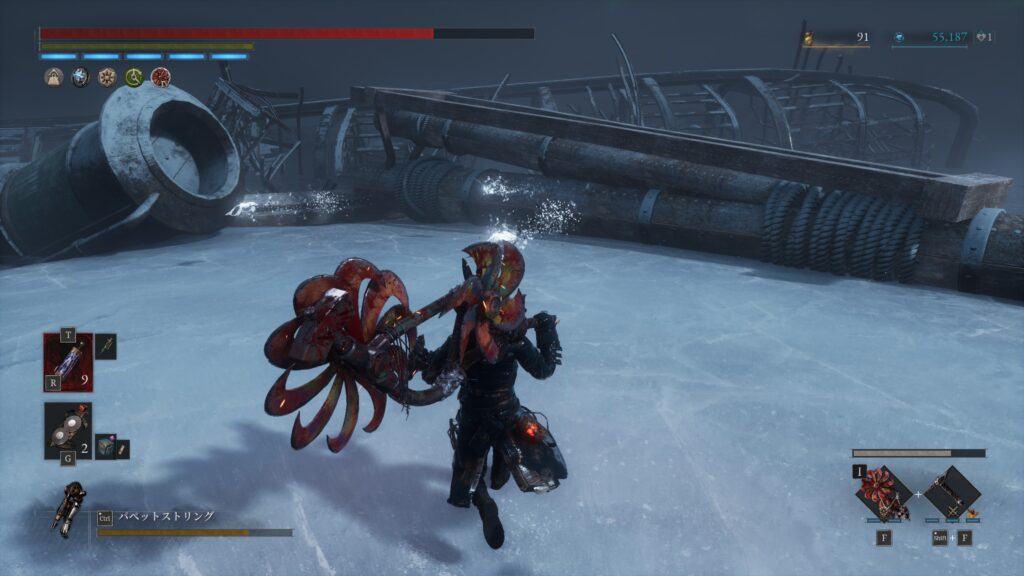The image size is (1024, 576).
Task: Select the pulse cell healing item slot
Action: click(68, 361)
